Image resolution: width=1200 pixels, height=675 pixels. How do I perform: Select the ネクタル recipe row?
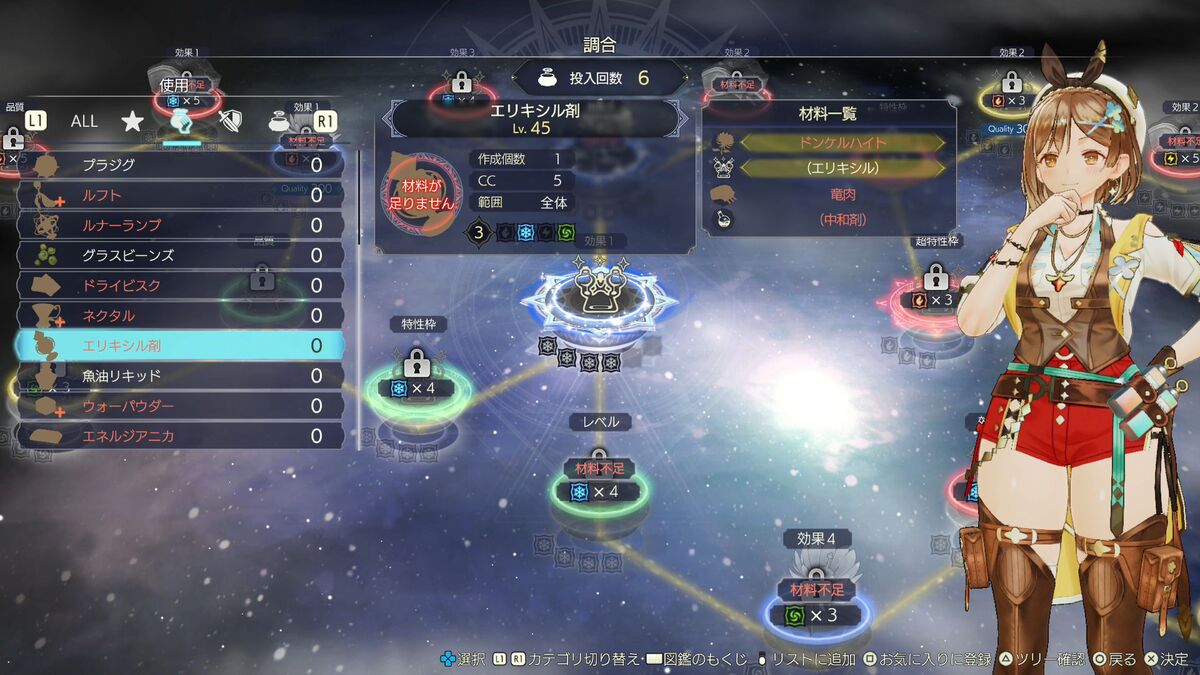point(180,315)
